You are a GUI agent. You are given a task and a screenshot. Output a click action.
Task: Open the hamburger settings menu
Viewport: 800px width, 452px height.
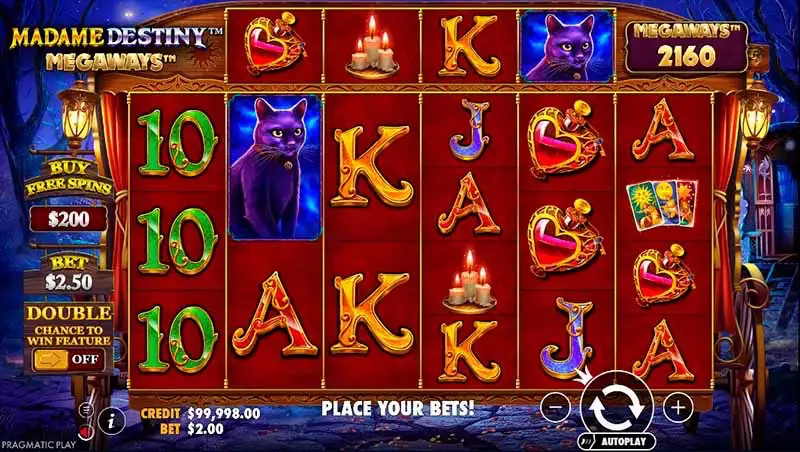click(86, 410)
